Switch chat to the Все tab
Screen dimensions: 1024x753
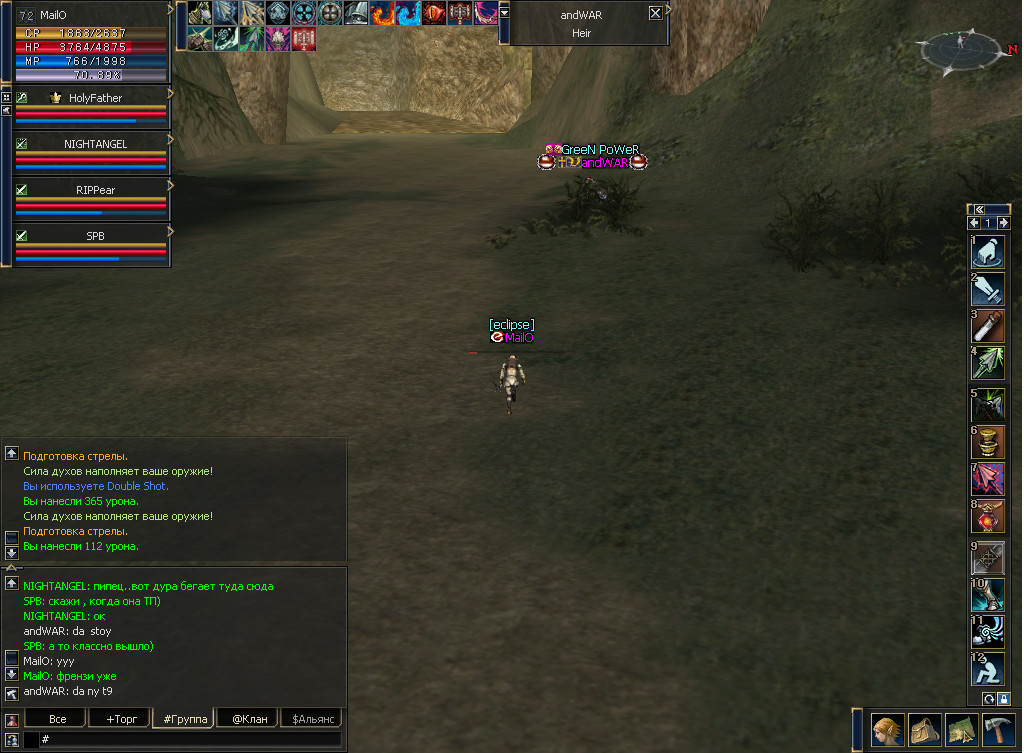(x=57, y=719)
